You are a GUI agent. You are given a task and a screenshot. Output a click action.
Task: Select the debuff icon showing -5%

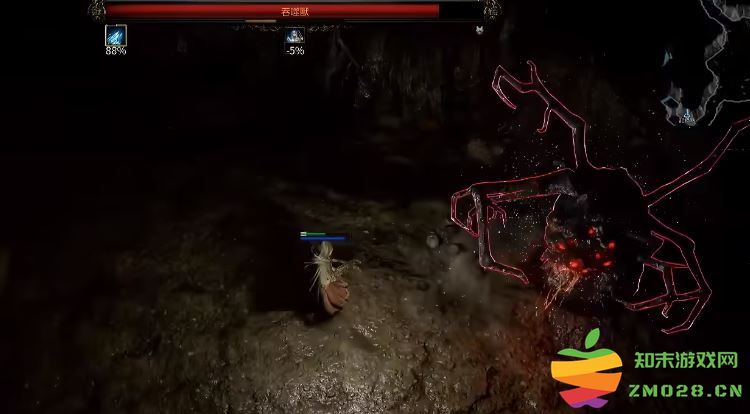(295, 36)
